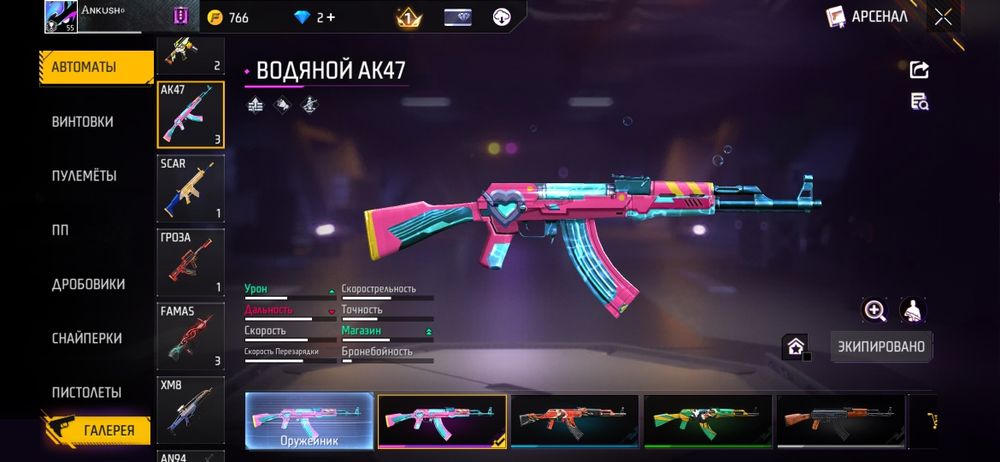Choose the default wooden AK47 skin

point(840,420)
